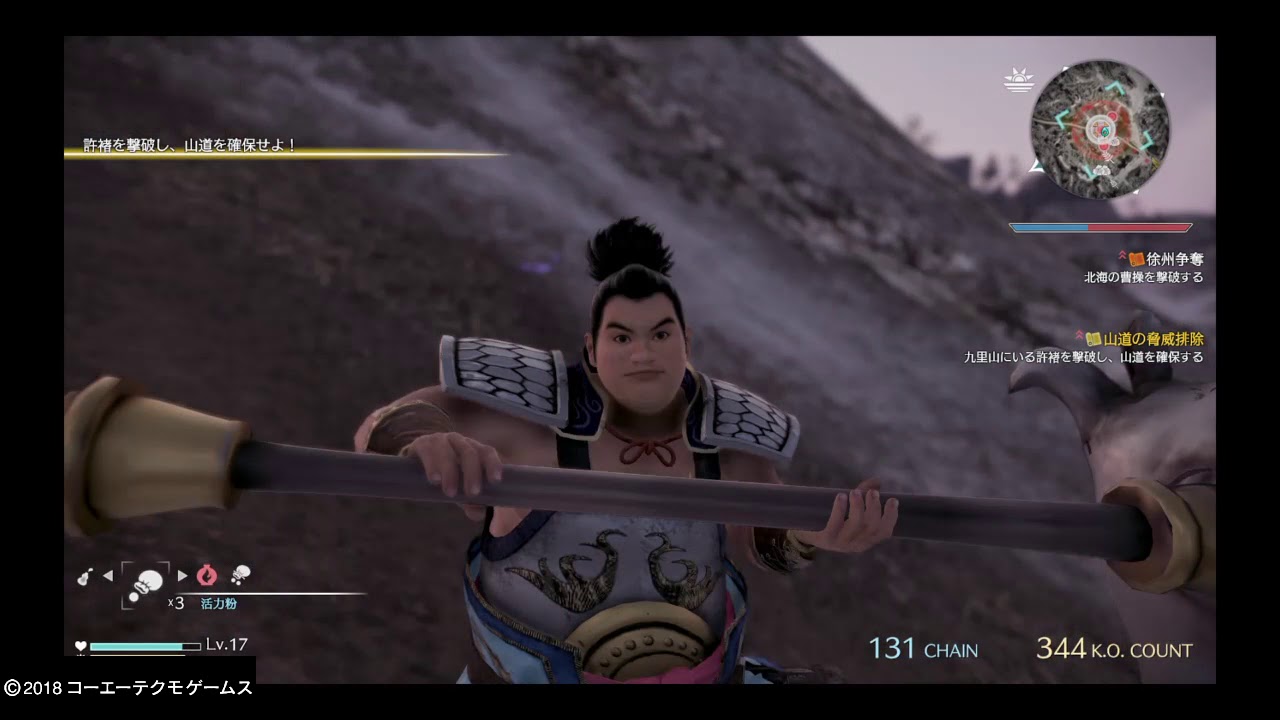Click the right arrow of the item selector
The height and width of the screenshot is (720, 1280).
pos(182,575)
